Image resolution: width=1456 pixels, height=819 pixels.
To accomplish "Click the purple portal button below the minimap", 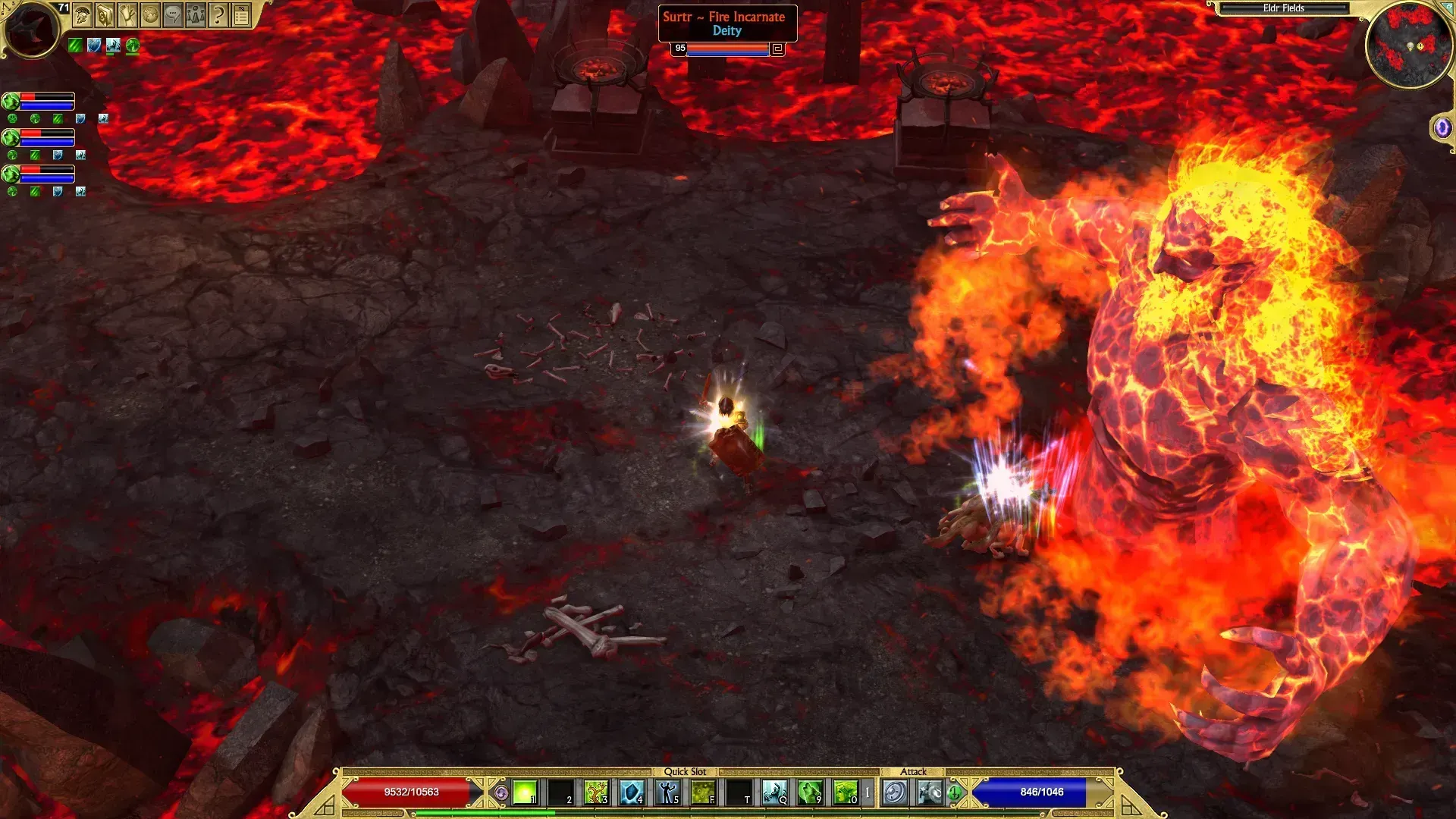I will click(x=1442, y=127).
